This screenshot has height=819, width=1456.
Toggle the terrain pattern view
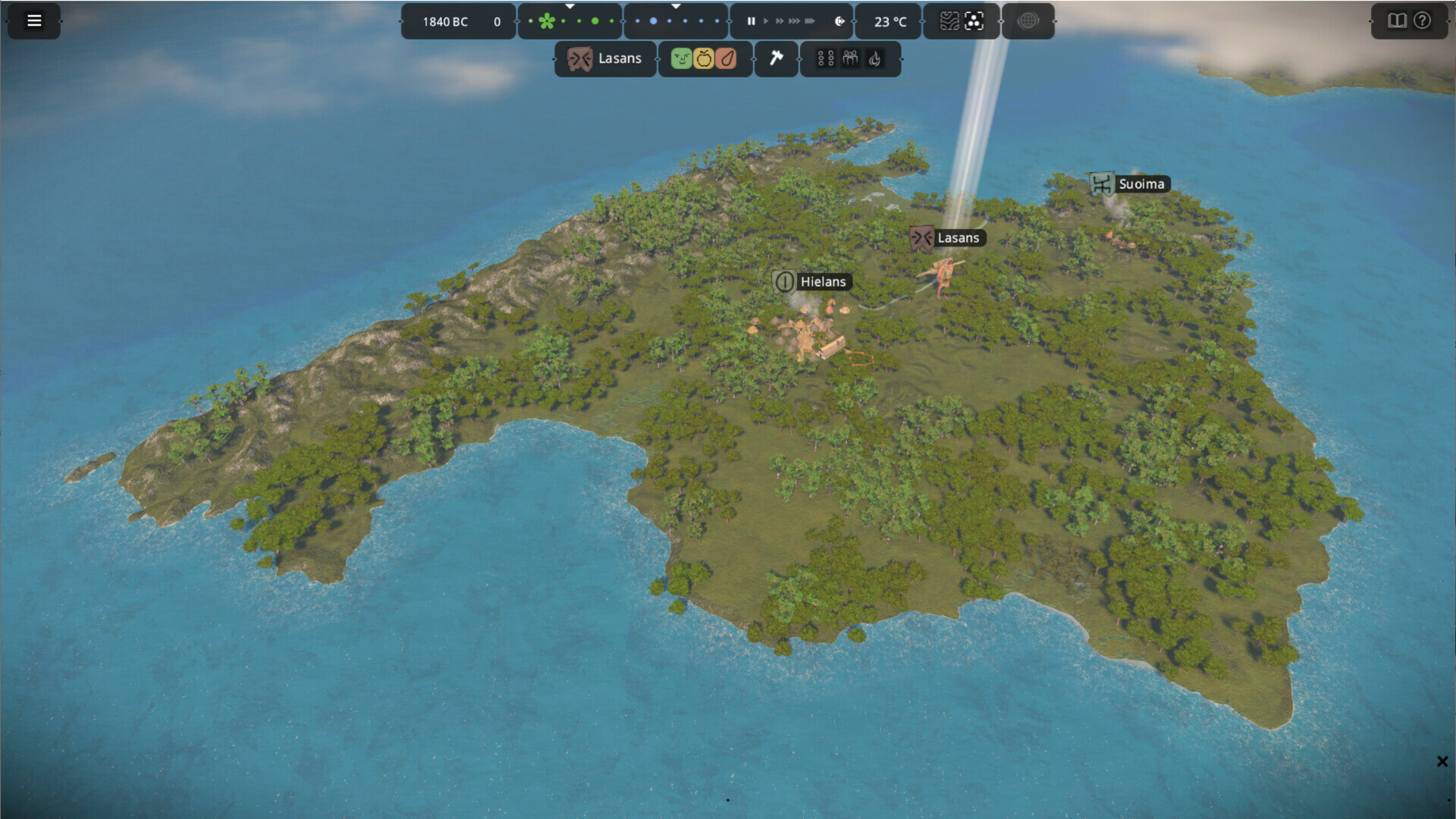(x=948, y=21)
